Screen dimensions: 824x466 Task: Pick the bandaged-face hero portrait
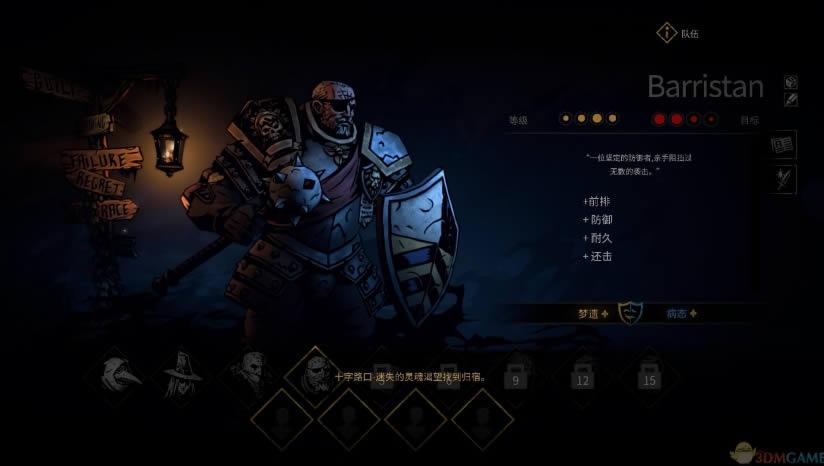pos(249,374)
